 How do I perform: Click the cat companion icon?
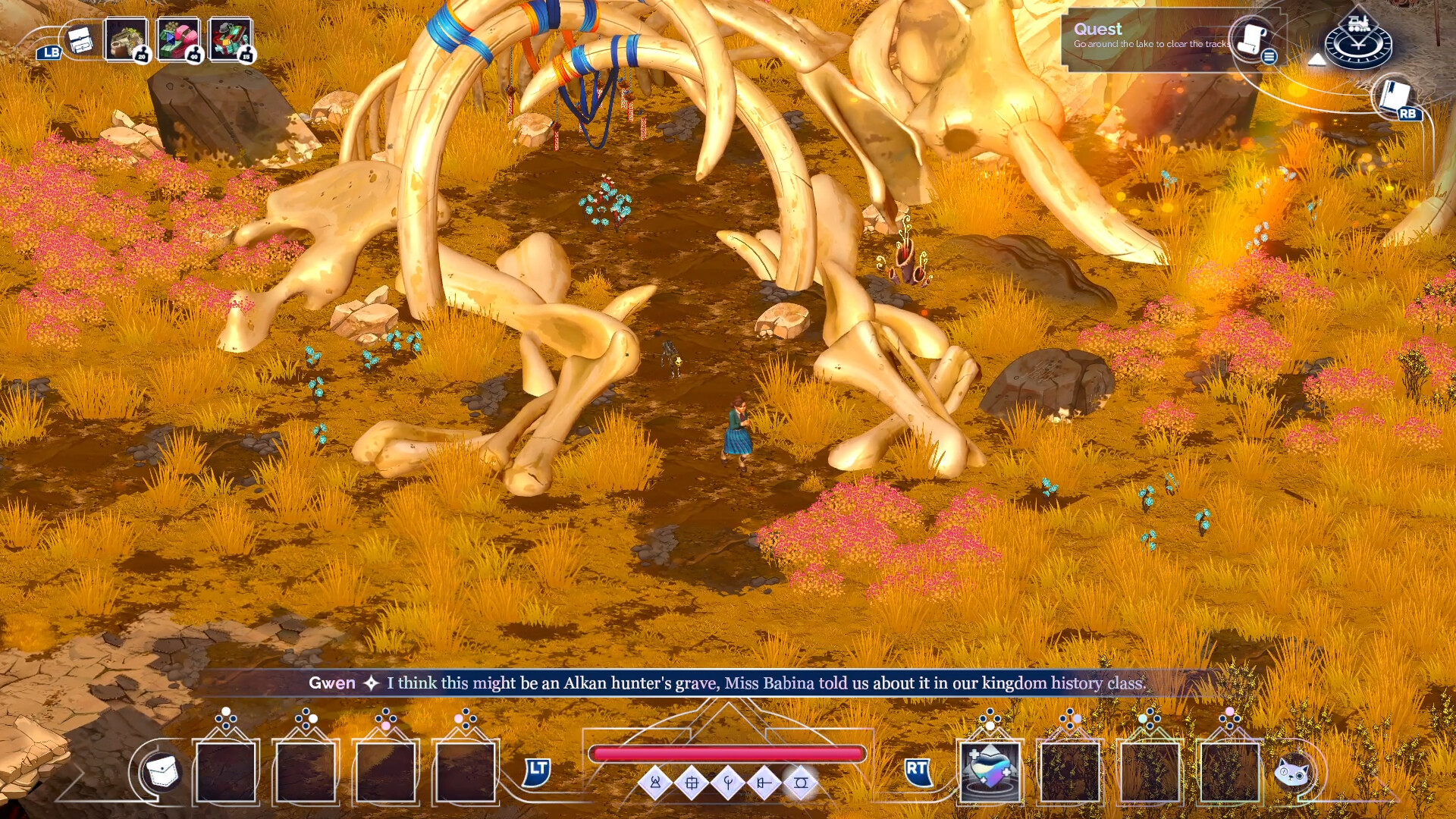tap(1293, 772)
